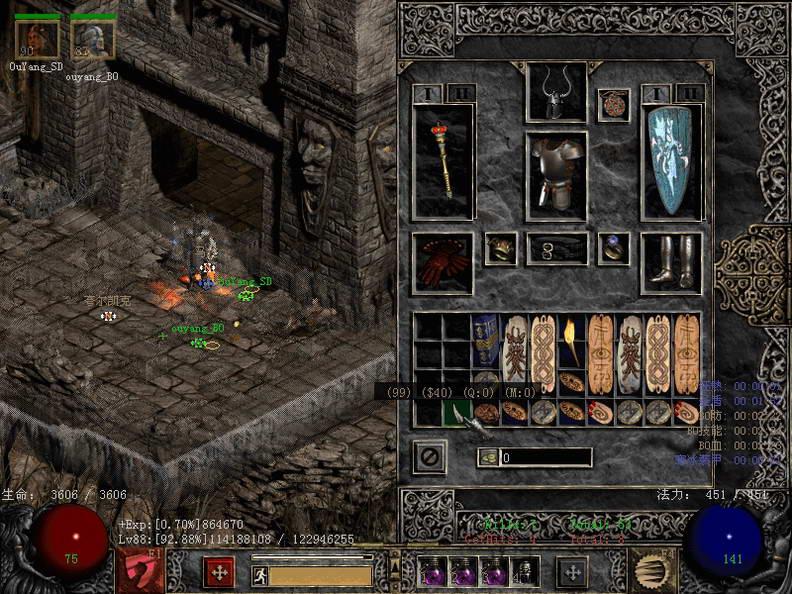Image resolution: width=792 pixels, height=594 pixels.
Task: Pick up the metal boots
Action: coord(670,262)
